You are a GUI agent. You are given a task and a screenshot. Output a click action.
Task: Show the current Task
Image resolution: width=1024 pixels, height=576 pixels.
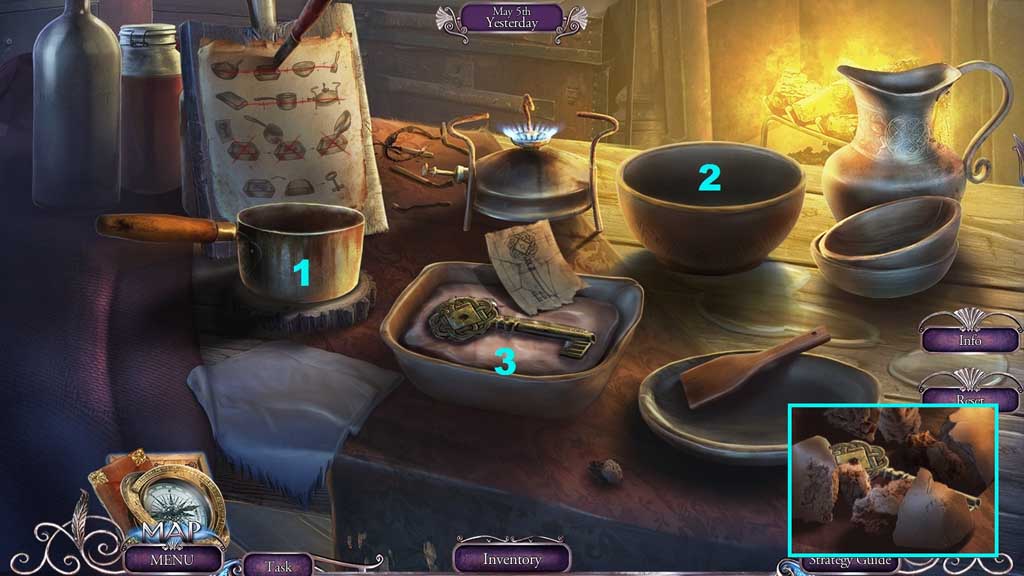tap(278, 564)
